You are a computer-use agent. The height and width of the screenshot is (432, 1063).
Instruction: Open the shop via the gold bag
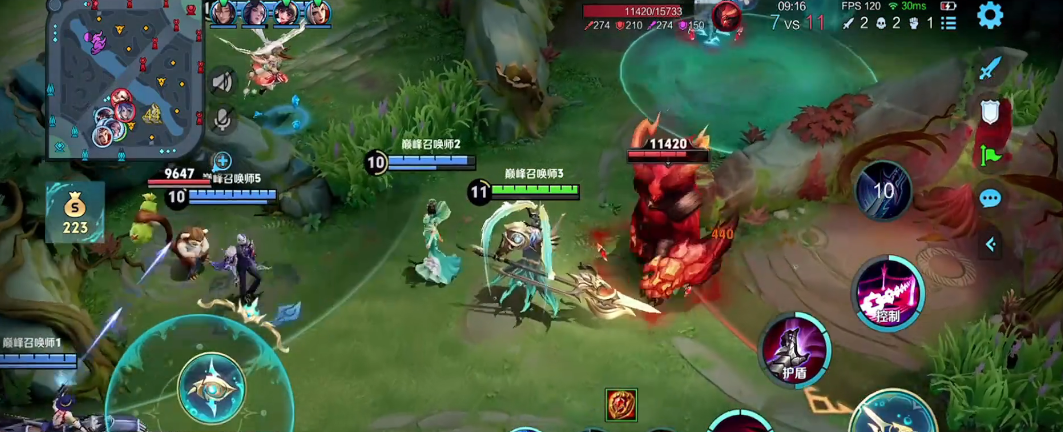click(74, 212)
